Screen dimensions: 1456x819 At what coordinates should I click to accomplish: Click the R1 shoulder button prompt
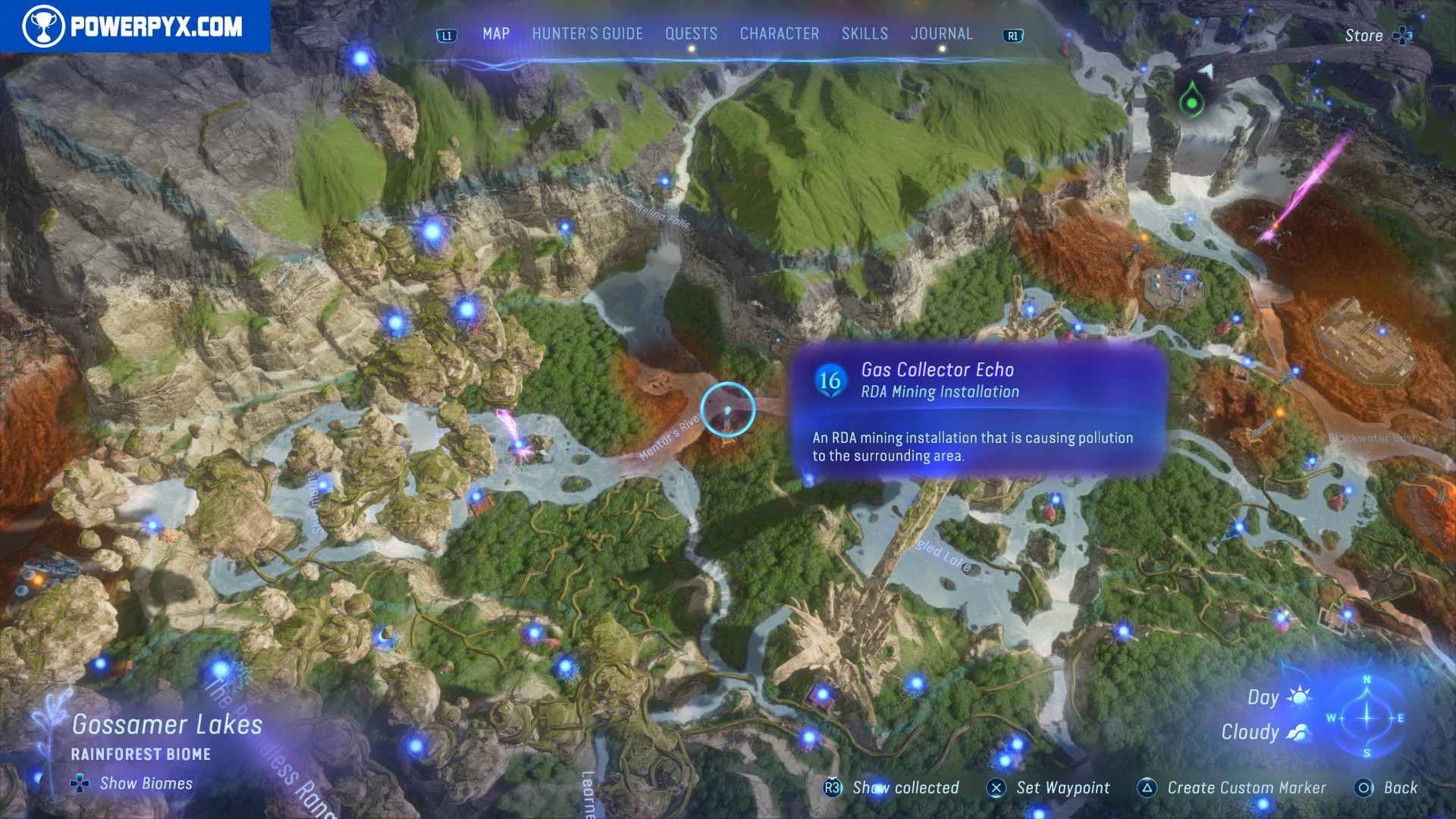(1012, 34)
